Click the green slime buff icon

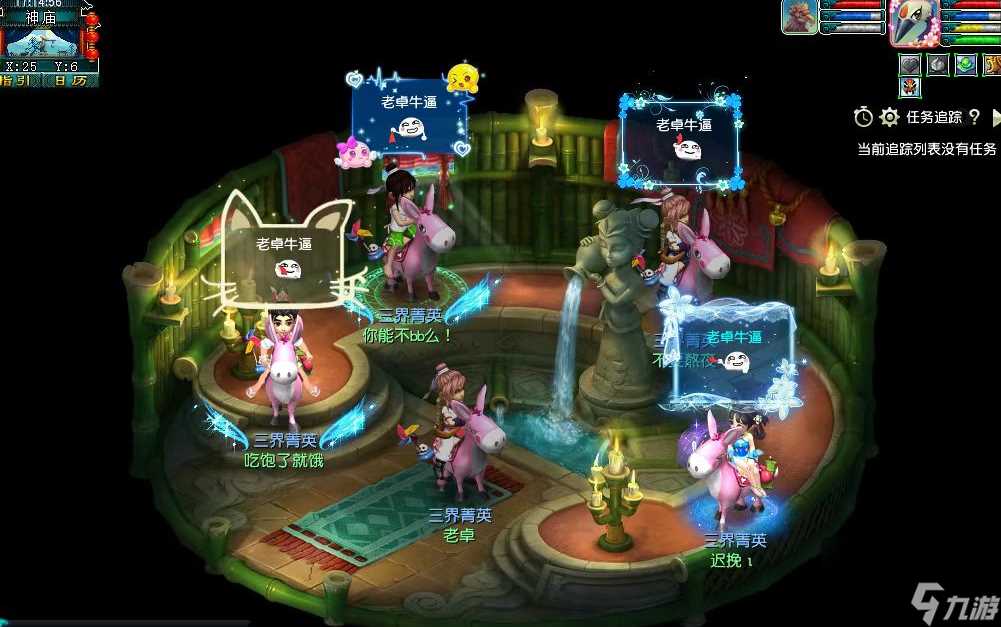coord(965,64)
